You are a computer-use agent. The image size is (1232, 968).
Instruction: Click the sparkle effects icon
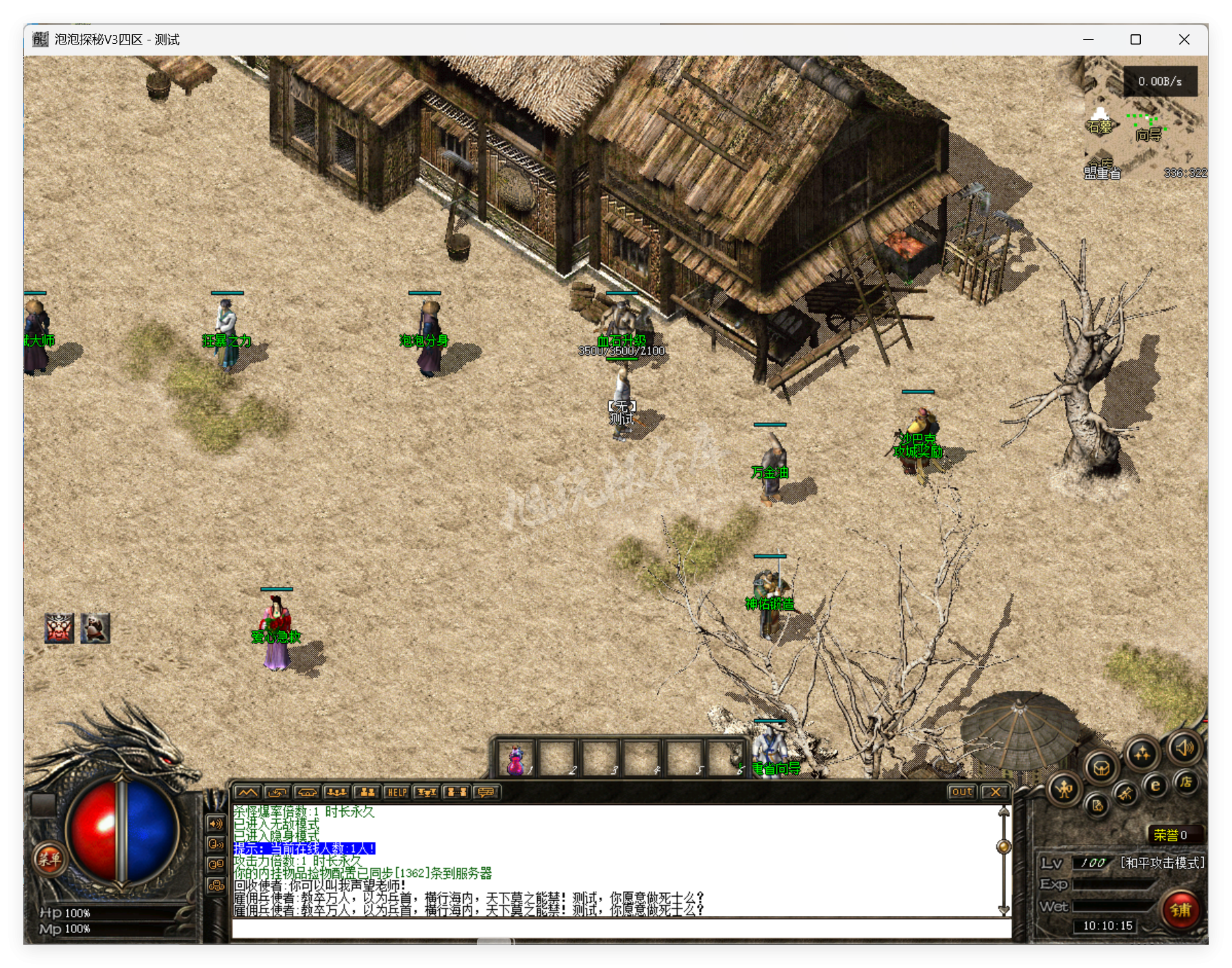(x=1142, y=752)
